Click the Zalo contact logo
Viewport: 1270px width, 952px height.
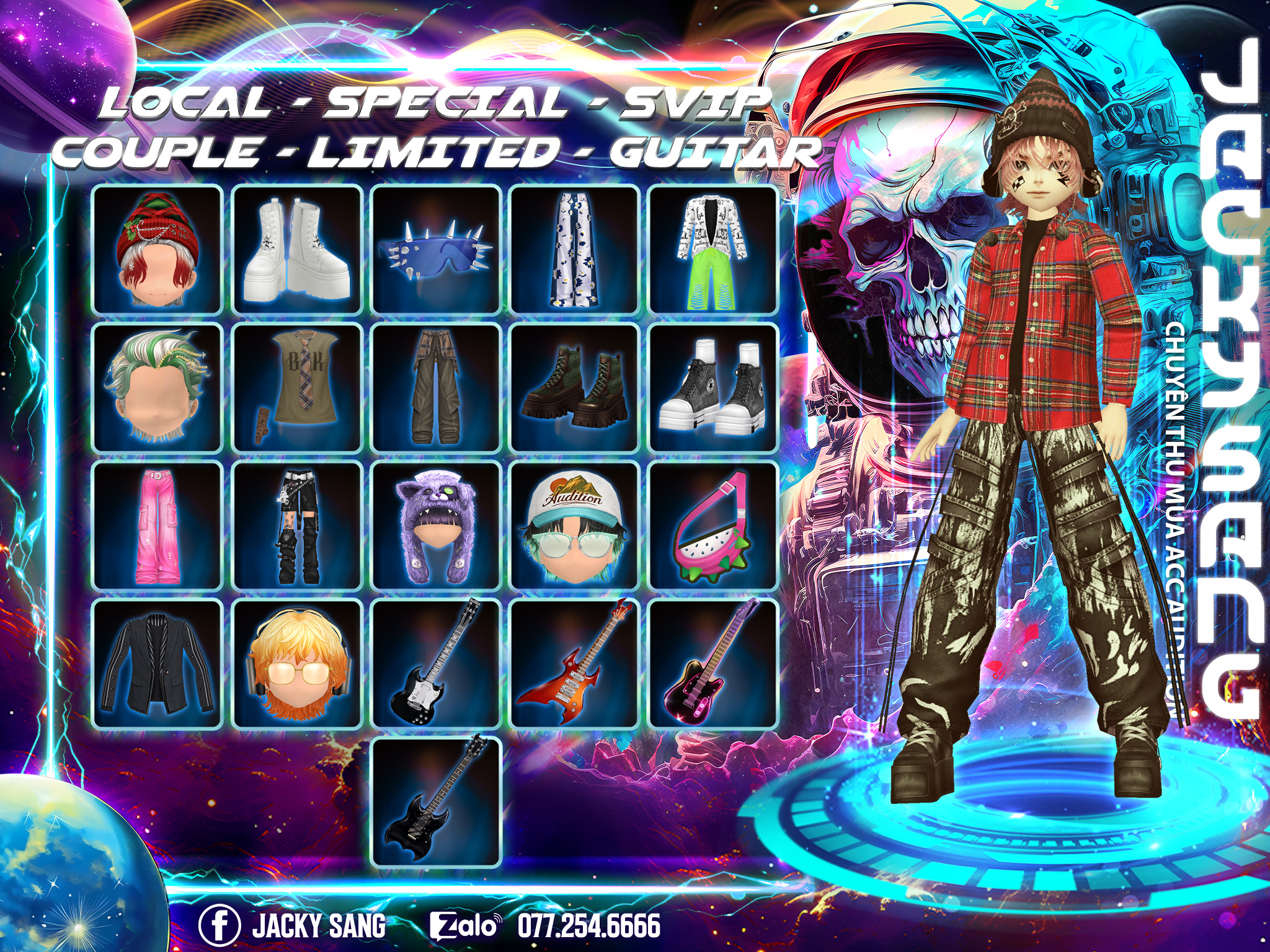[465, 925]
